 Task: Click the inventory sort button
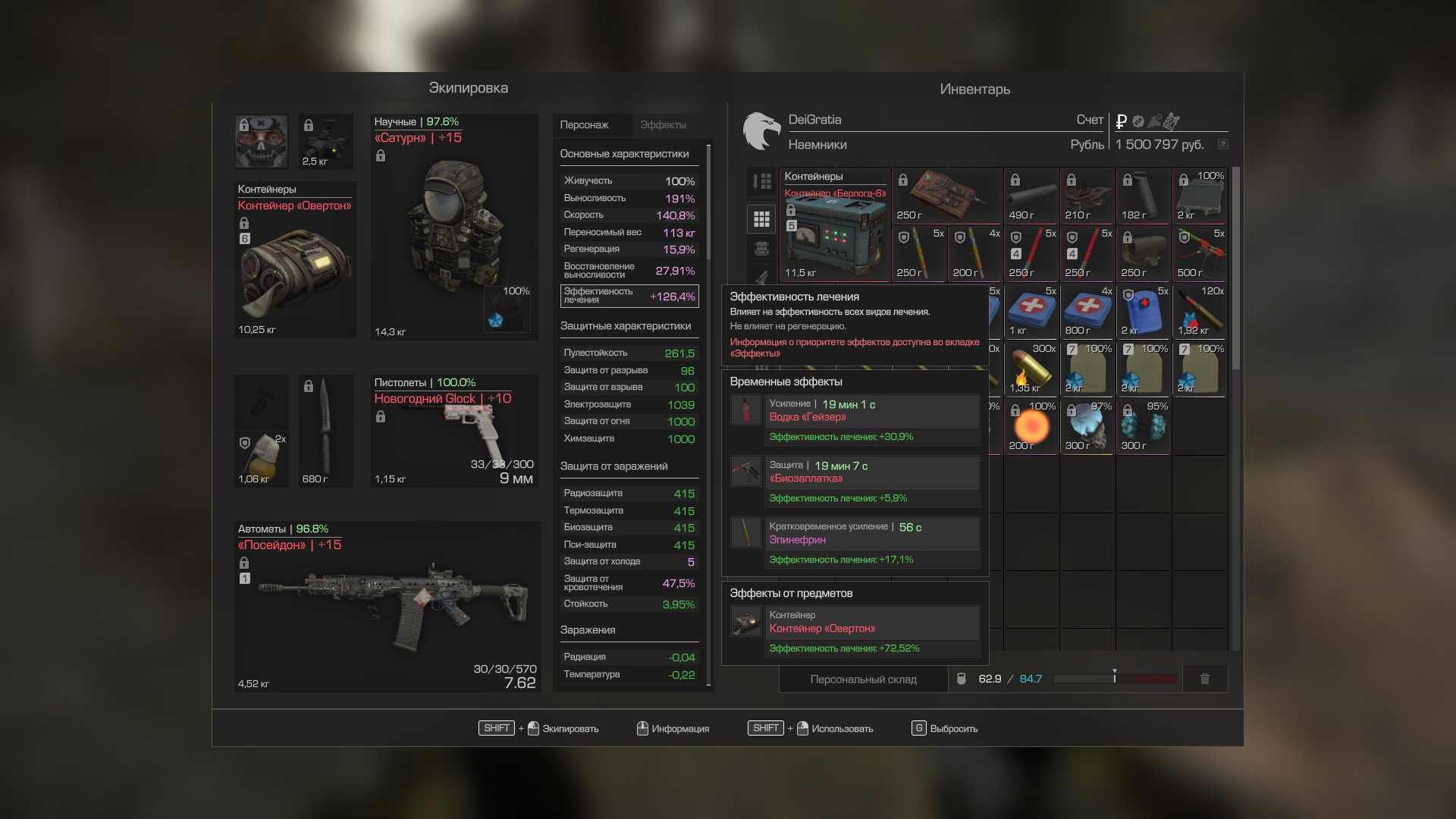[761, 181]
